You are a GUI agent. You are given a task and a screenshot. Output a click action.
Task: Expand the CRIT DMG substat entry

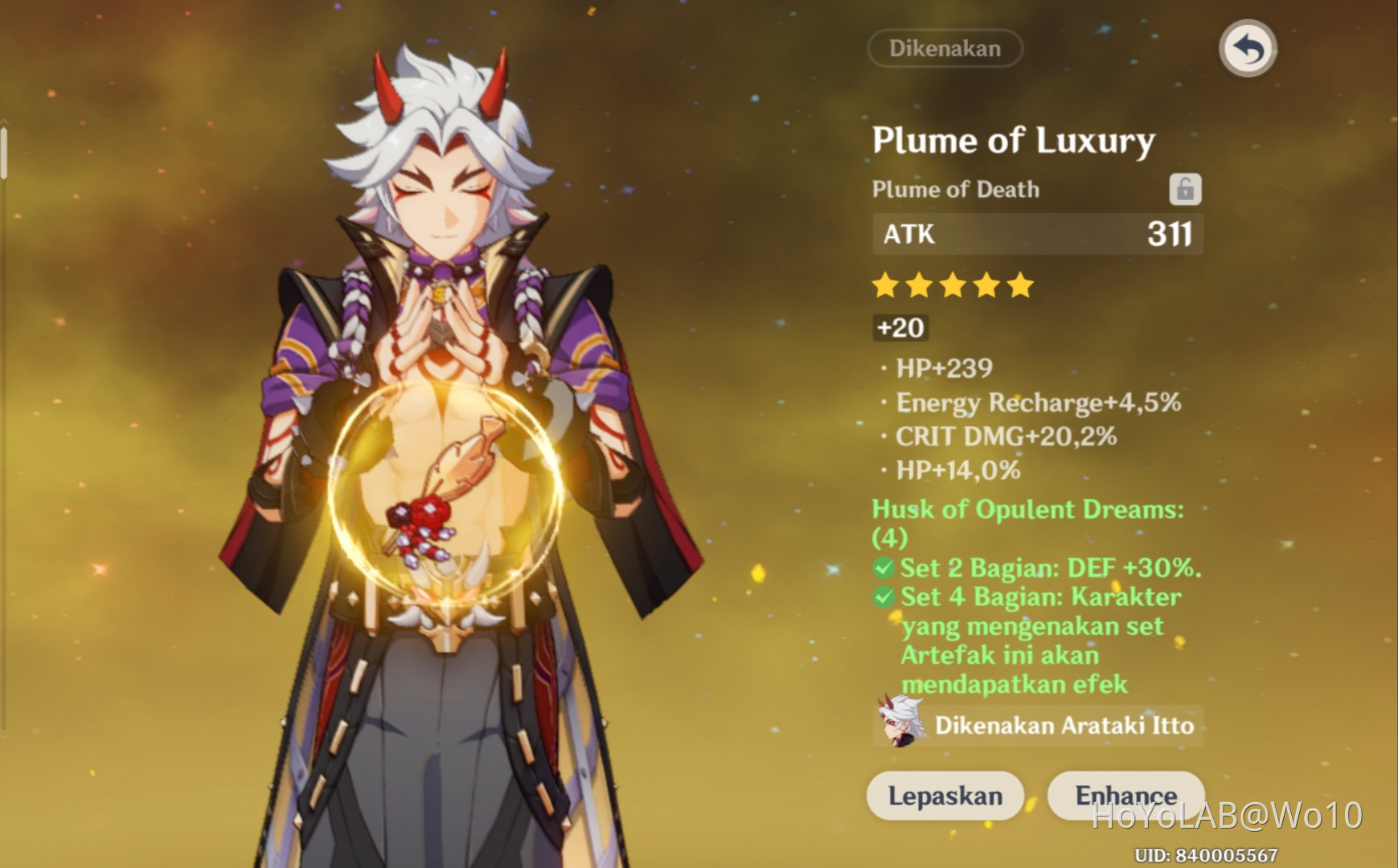point(1006,436)
